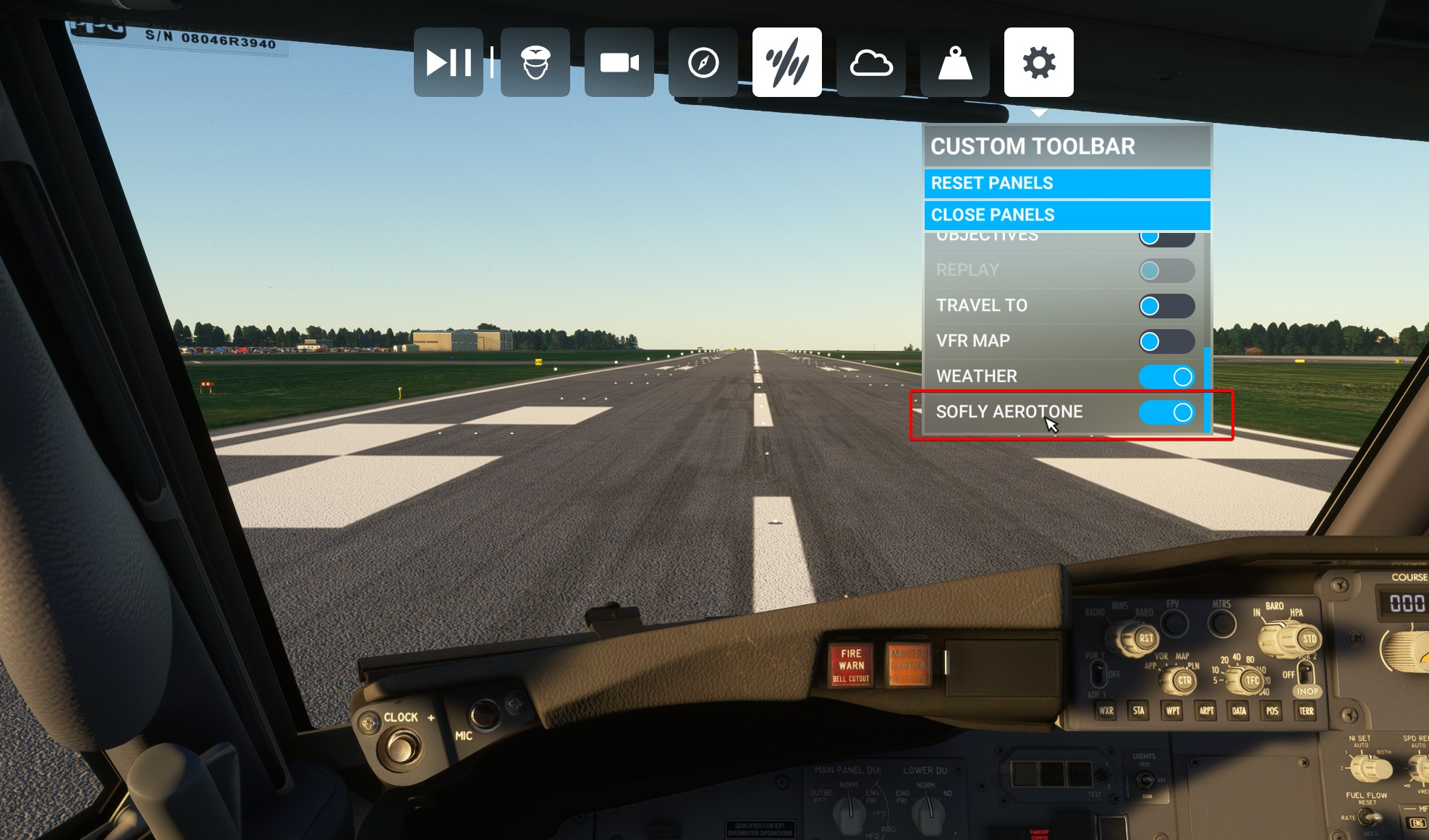Open the fuel and weight panel
Screen dimensions: 1429x840
click(955, 62)
